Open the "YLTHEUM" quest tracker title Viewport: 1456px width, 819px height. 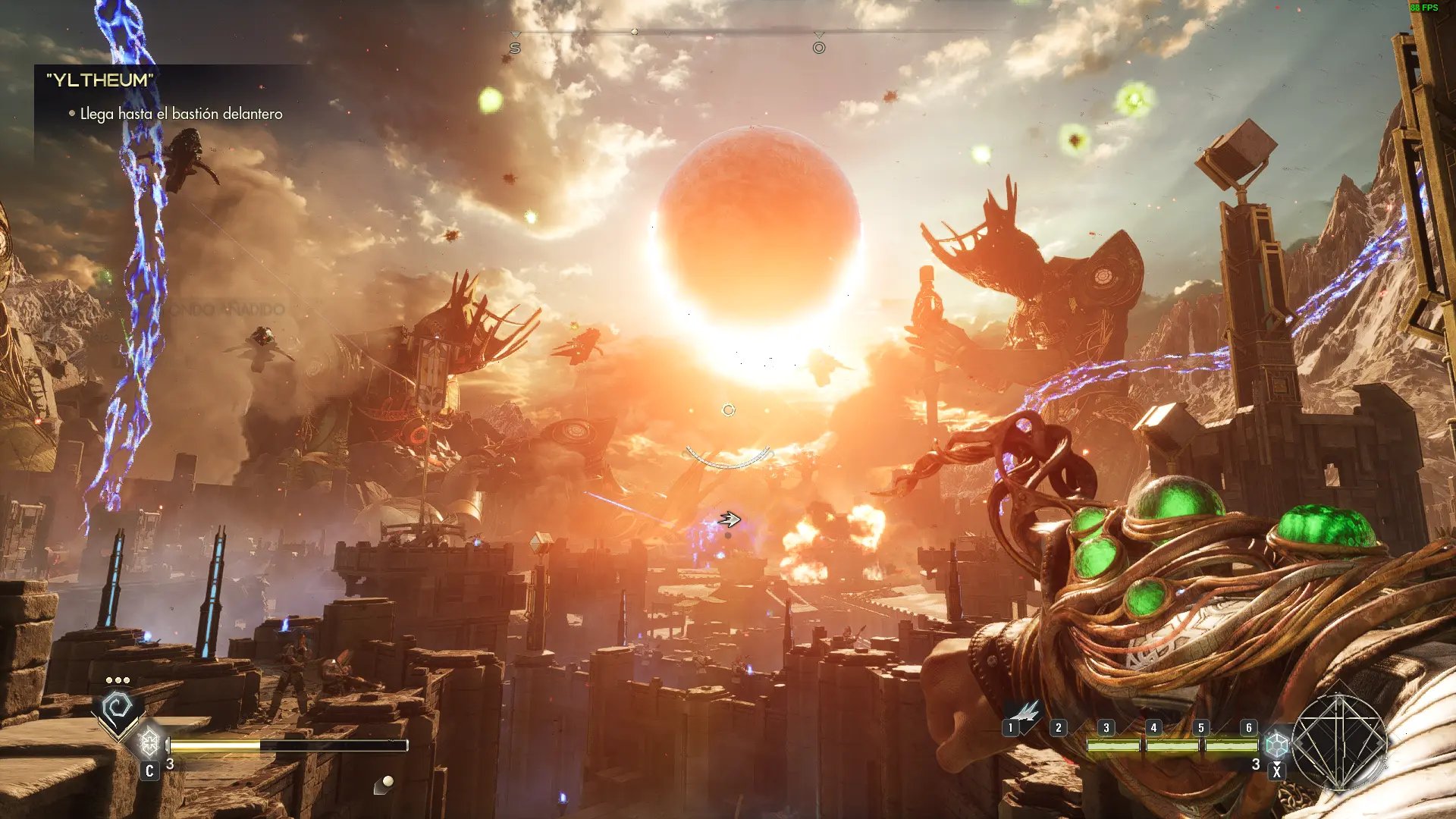(x=100, y=80)
